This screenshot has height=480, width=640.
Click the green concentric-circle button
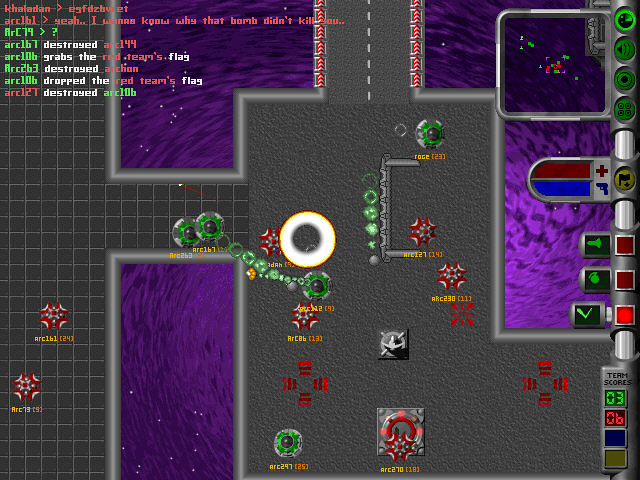[625, 79]
